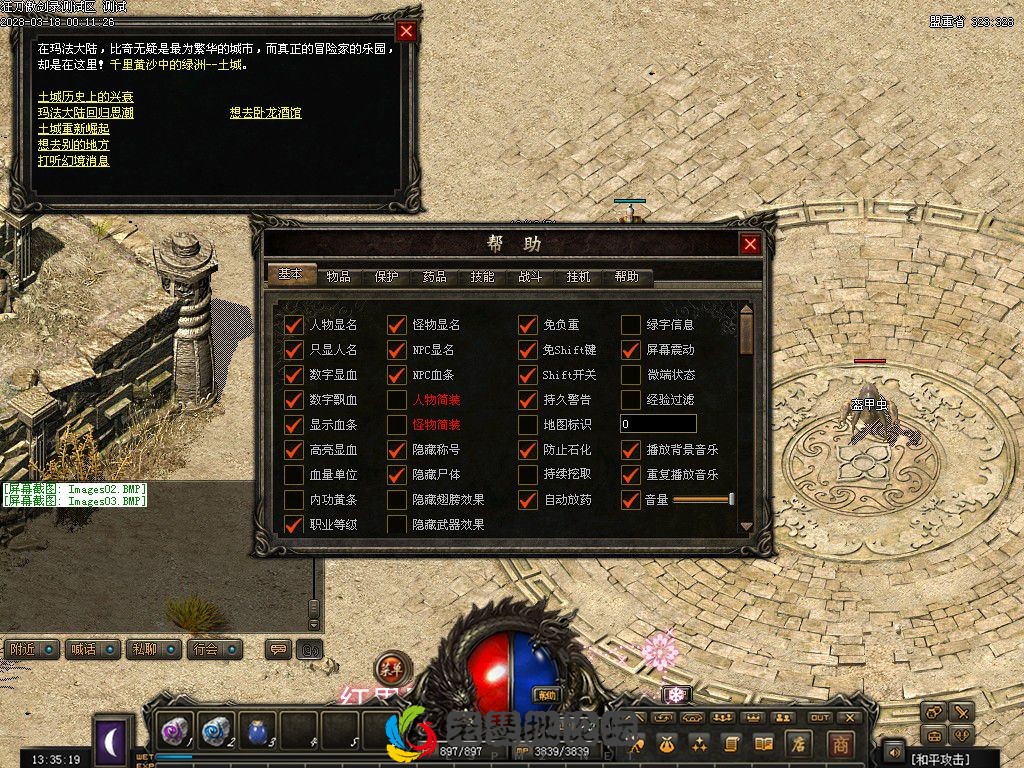
Task: Turn off 屏幕震动
Action: (631, 350)
